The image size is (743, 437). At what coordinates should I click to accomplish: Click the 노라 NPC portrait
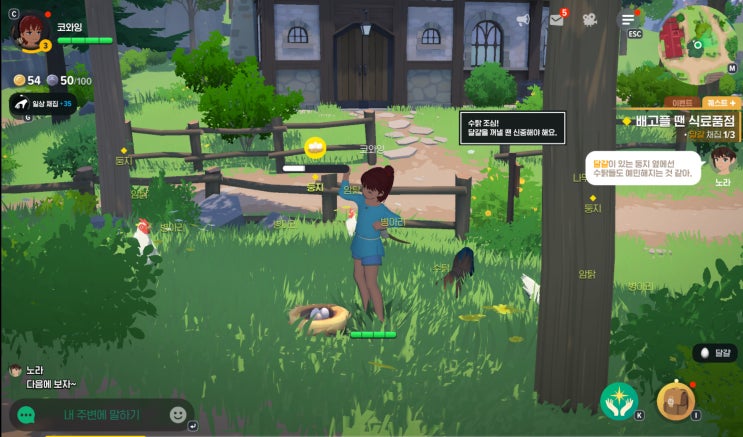point(722,161)
